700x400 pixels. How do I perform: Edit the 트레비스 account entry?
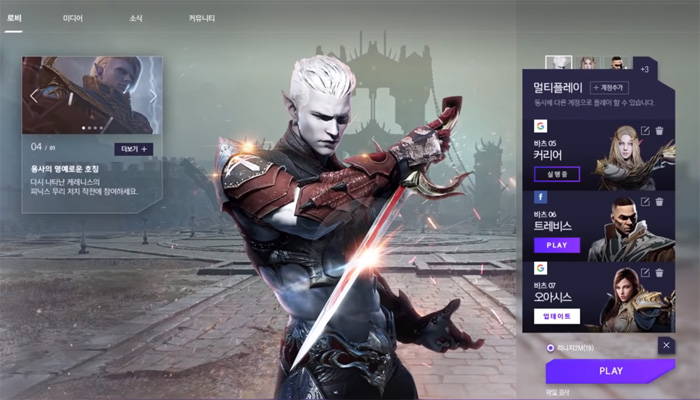coord(645,201)
